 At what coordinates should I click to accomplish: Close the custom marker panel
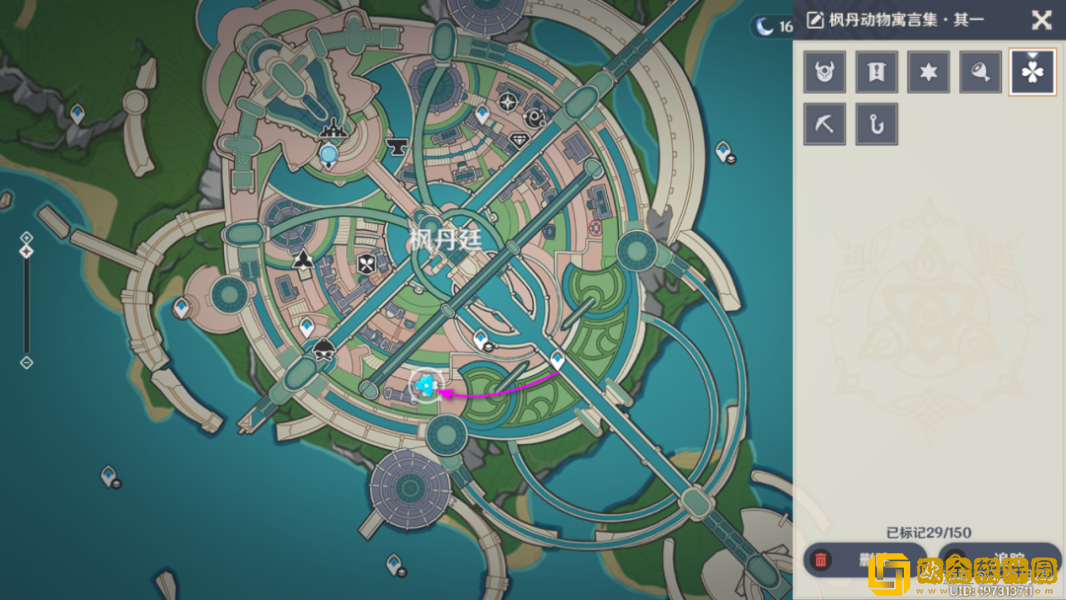(x=1041, y=20)
